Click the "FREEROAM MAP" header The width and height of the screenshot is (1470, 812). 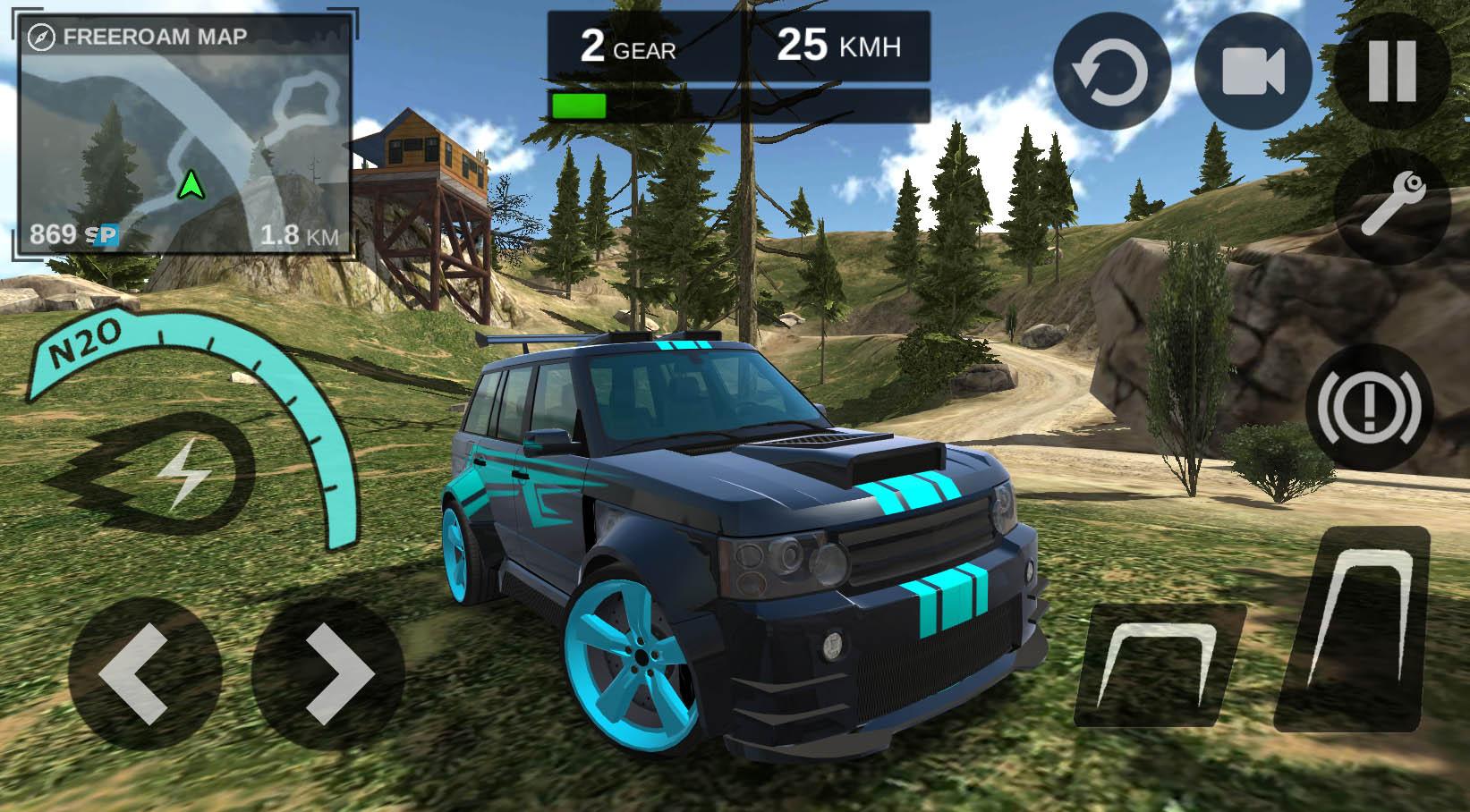(x=152, y=36)
